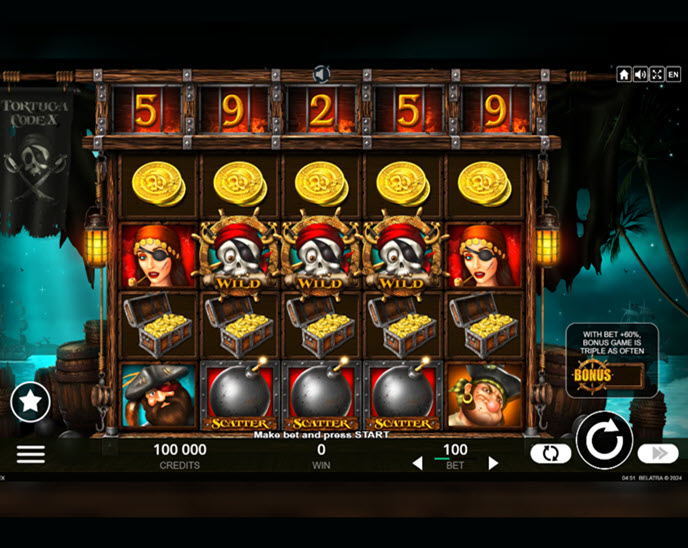The height and width of the screenshot is (548, 688).
Task: Change the EN language setting
Action: pos(673,75)
